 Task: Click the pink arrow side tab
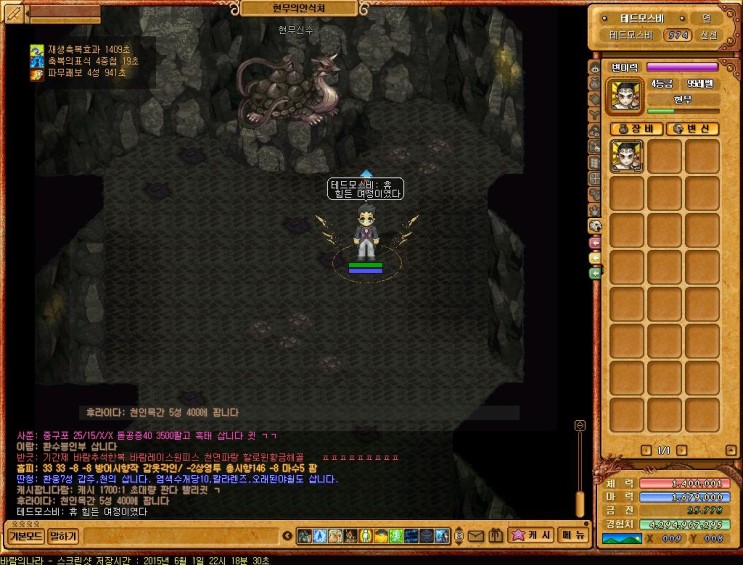tap(595, 243)
